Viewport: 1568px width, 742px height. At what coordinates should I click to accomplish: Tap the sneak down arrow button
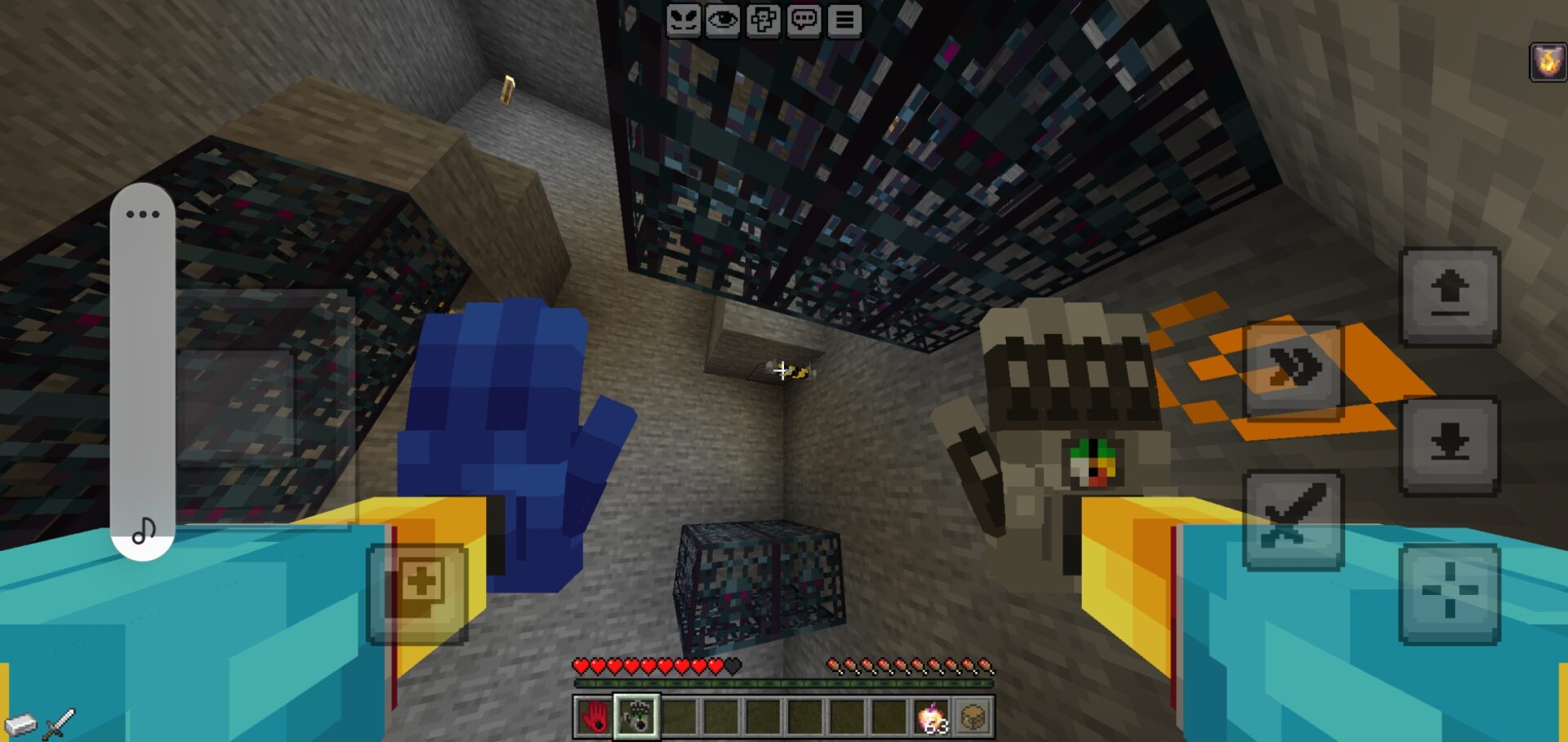[1450, 446]
